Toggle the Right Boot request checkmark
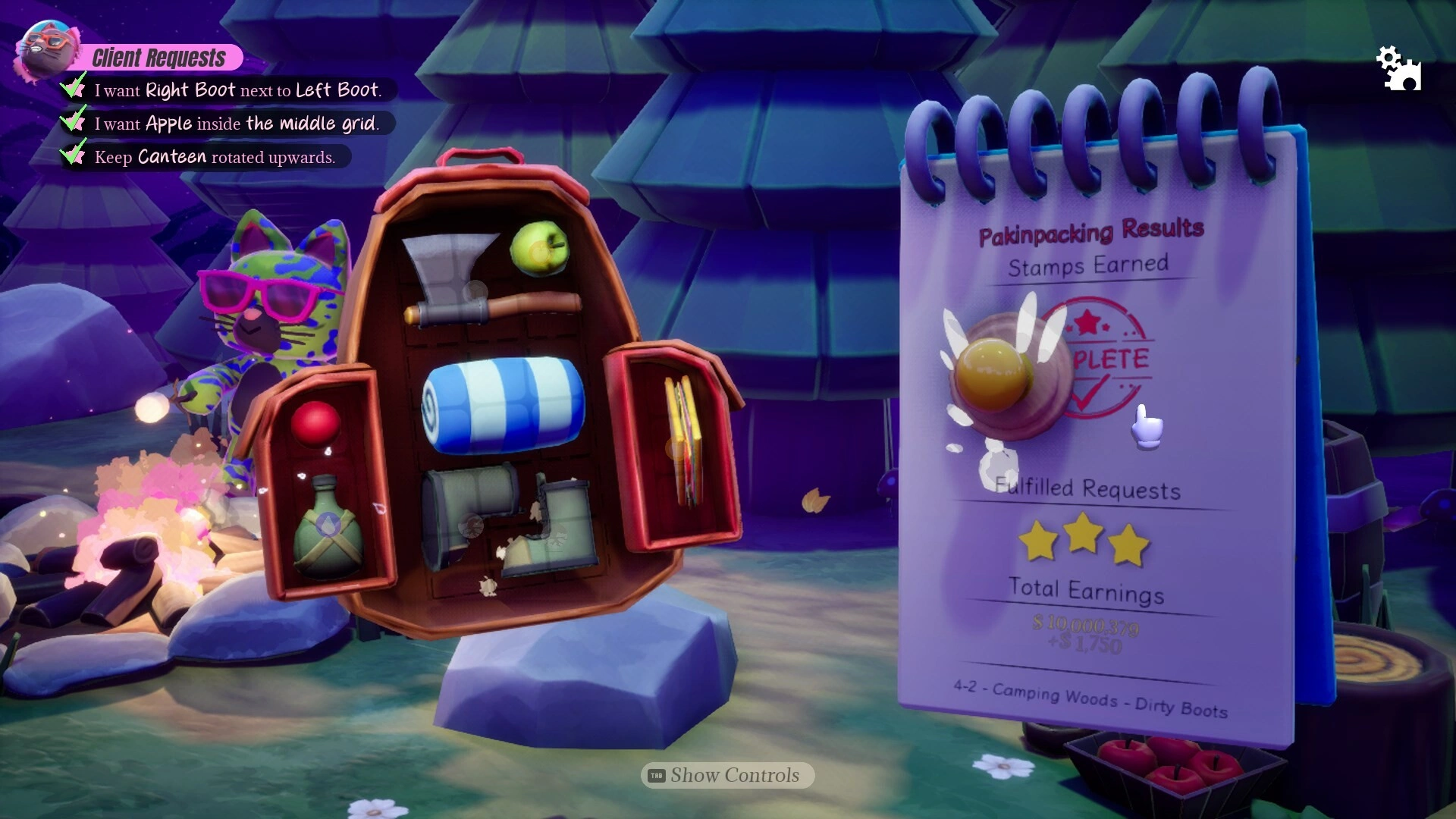The height and width of the screenshot is (819, 1456). pos(72,88)
